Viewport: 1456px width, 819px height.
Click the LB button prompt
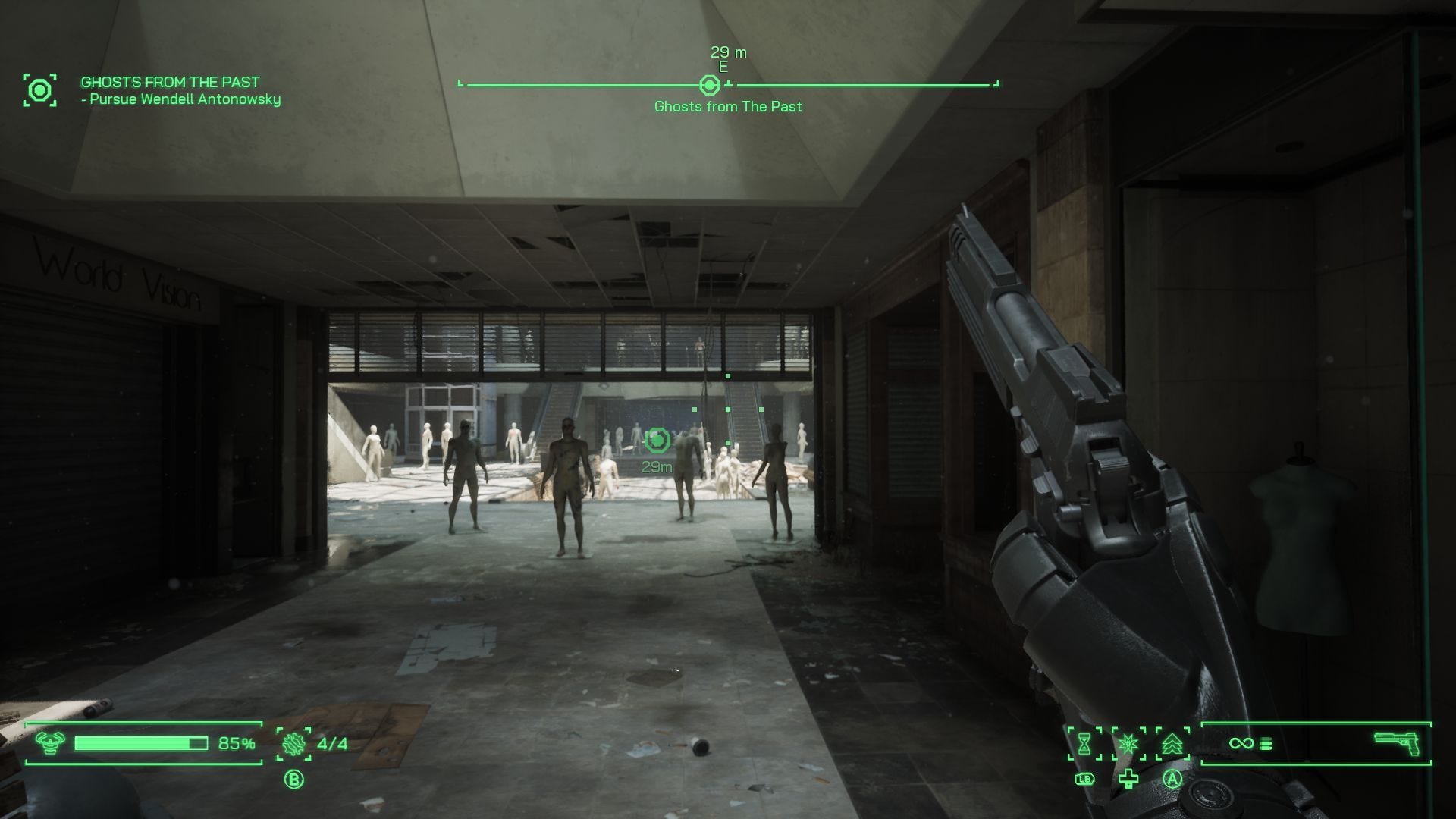[1084, 779]
